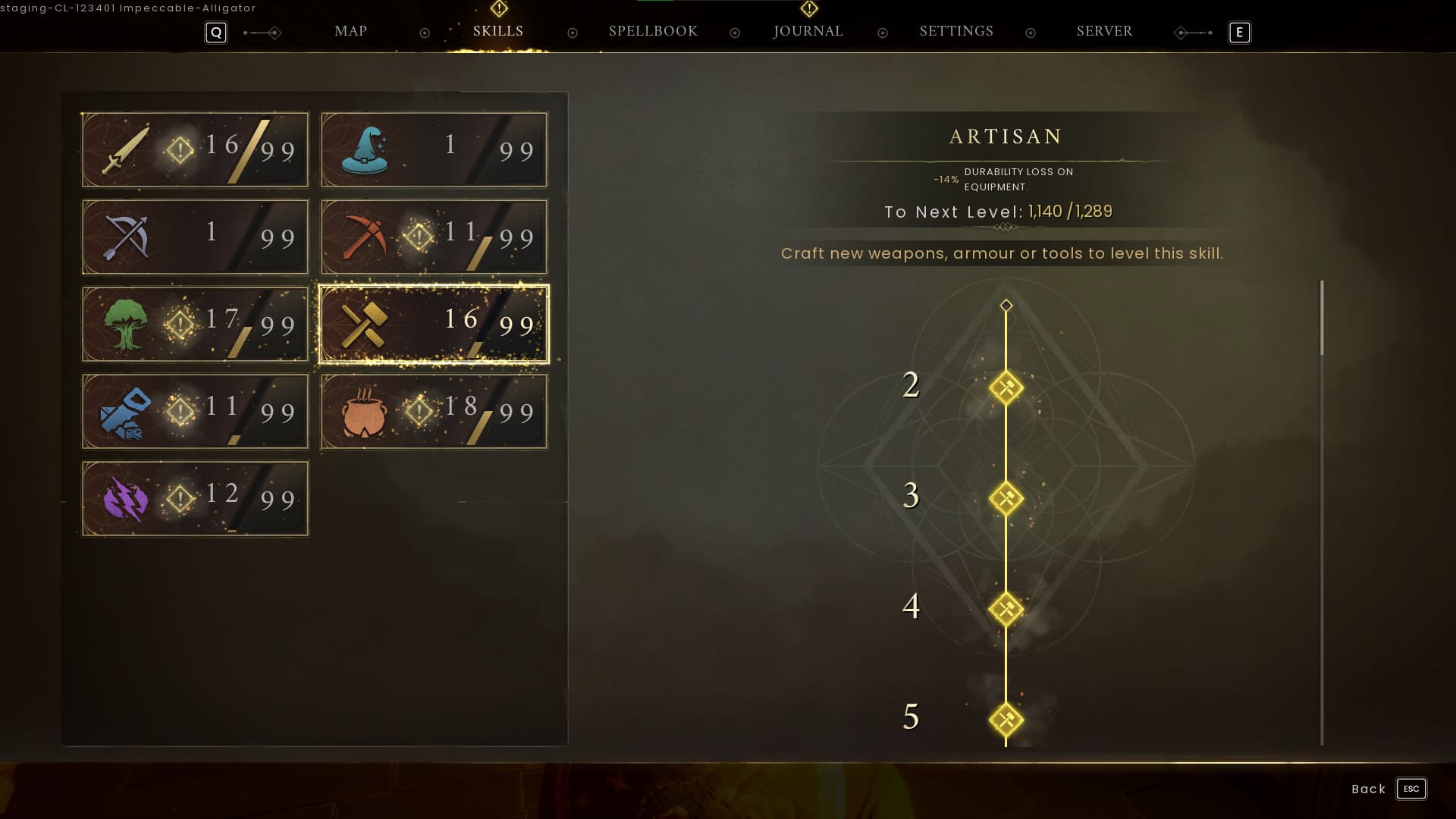Switch to the Server tab

pyautogui.click(x=1104, y=31)
